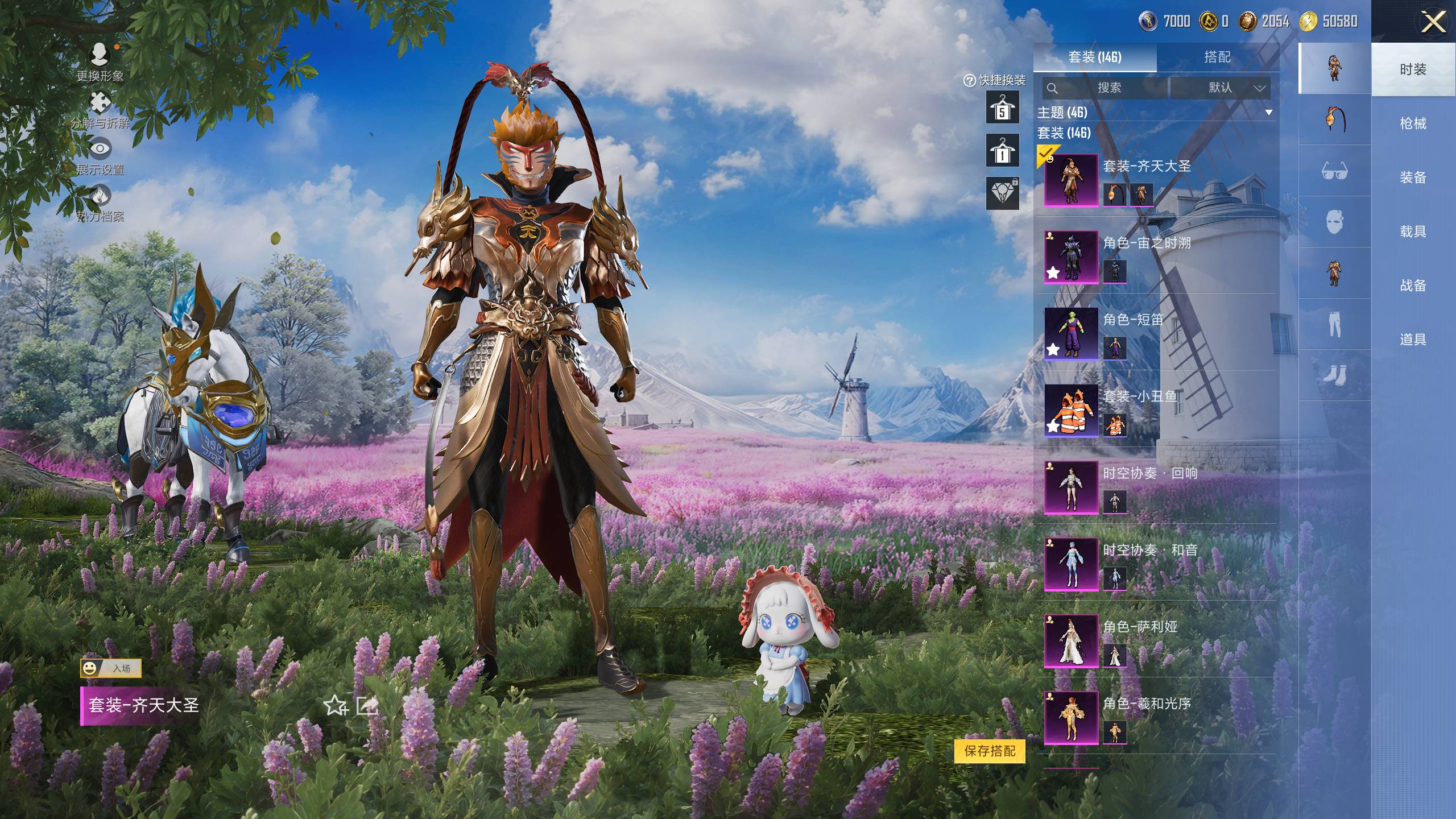1456x819 pixels.
Task: Select the pants clothing slot
Action: pyautogui.click(x=1334, y=324)
